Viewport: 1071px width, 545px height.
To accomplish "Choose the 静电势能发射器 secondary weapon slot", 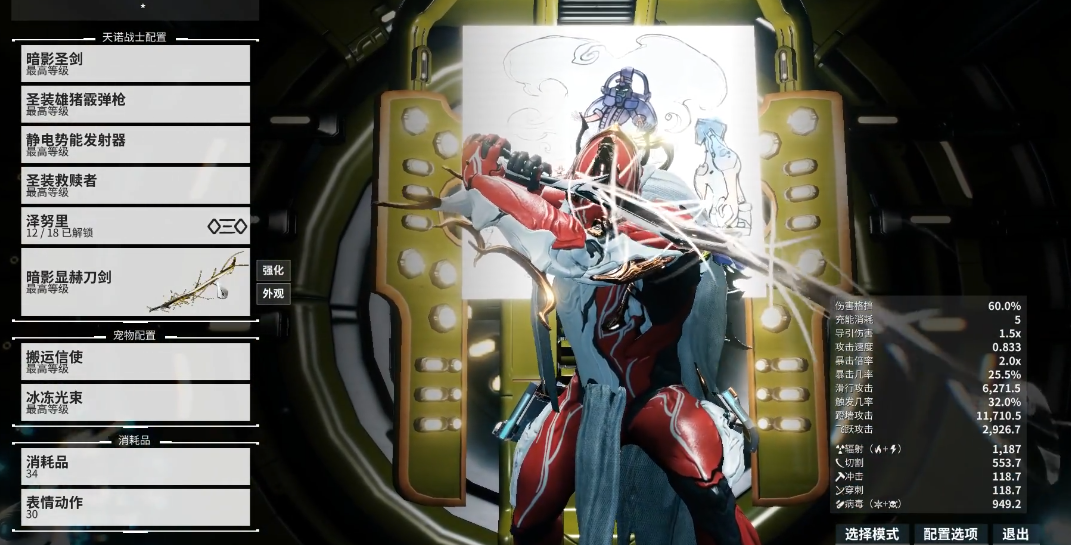I will tap(135, 145).
